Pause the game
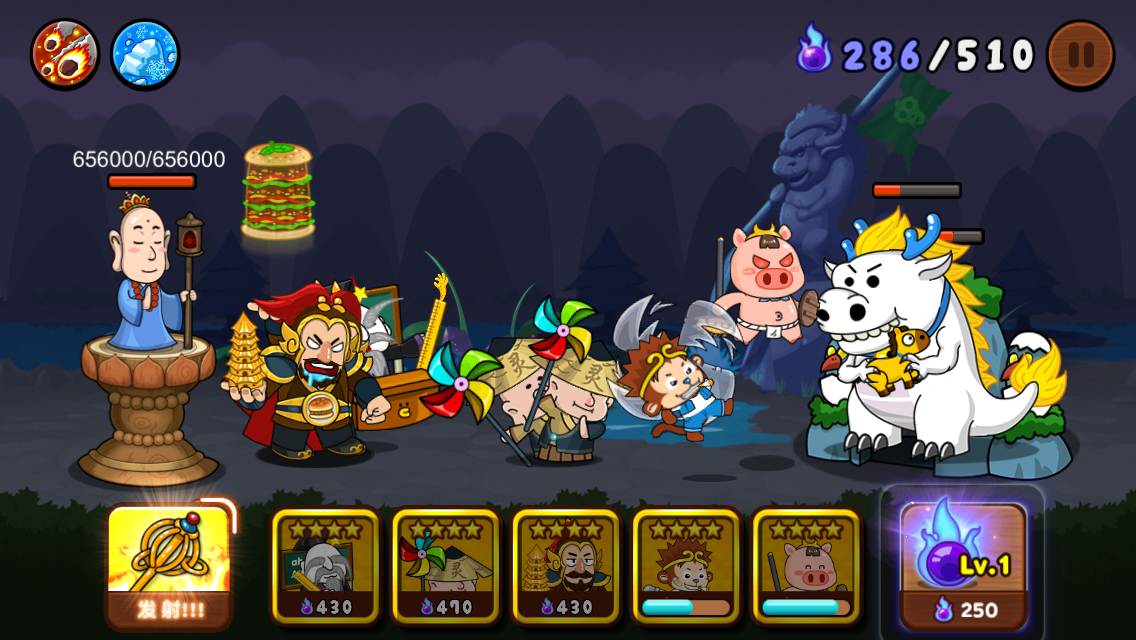This screenshot has width=1136, height=640. [1080, 54]
